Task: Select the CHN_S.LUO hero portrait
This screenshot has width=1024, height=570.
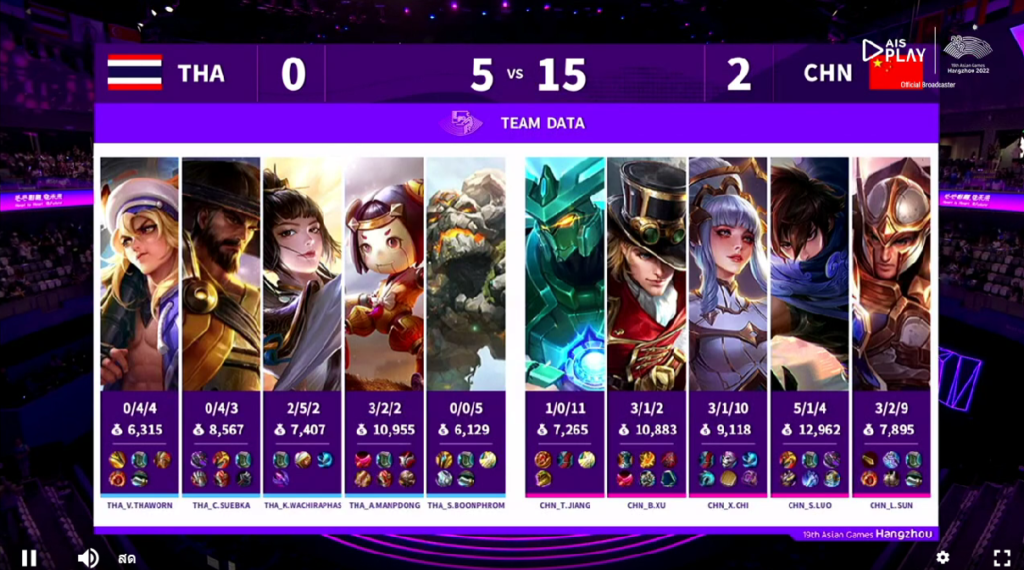Action: [x=810, y=273]
